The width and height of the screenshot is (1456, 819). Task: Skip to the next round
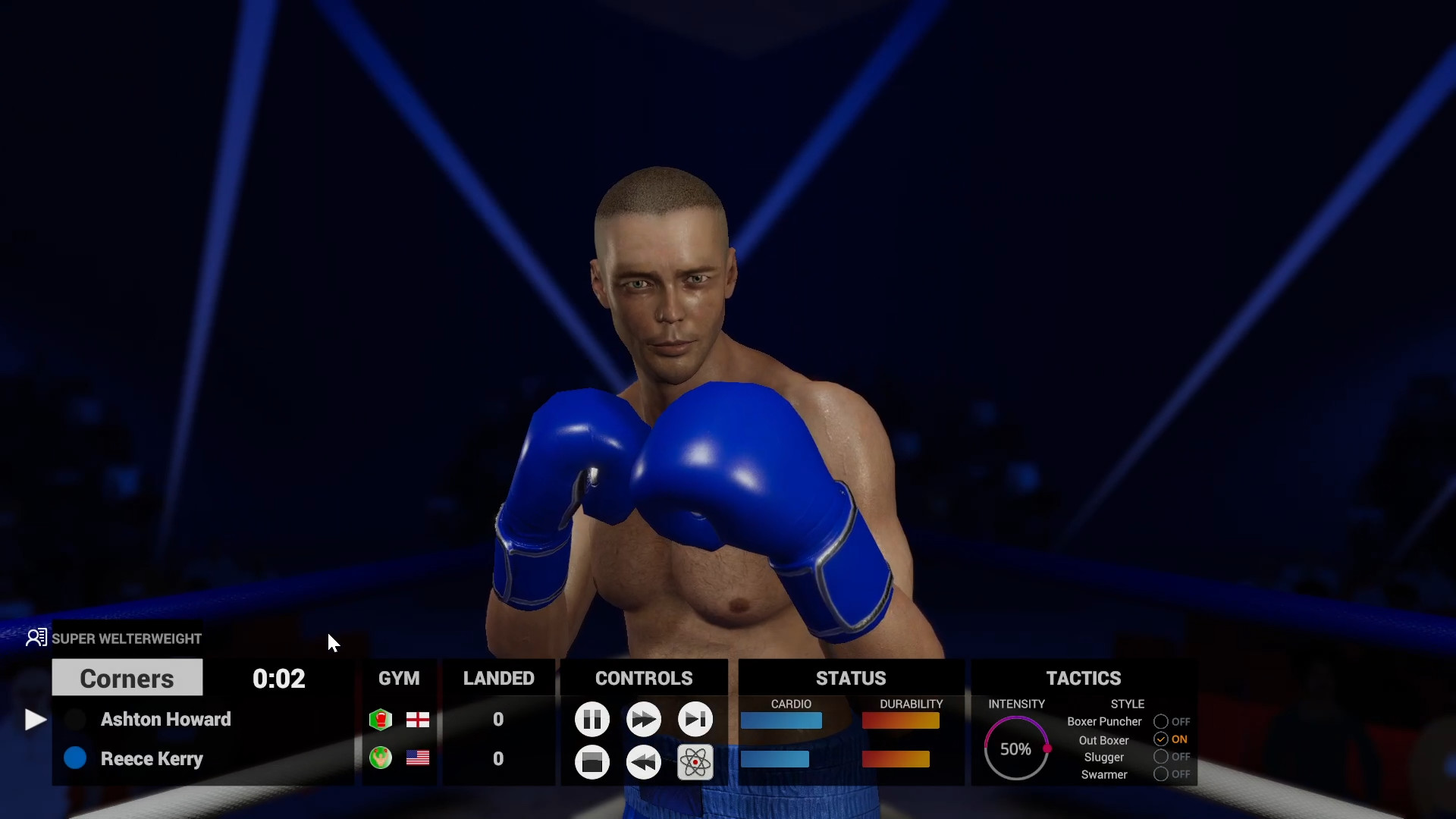click(695, 720)
